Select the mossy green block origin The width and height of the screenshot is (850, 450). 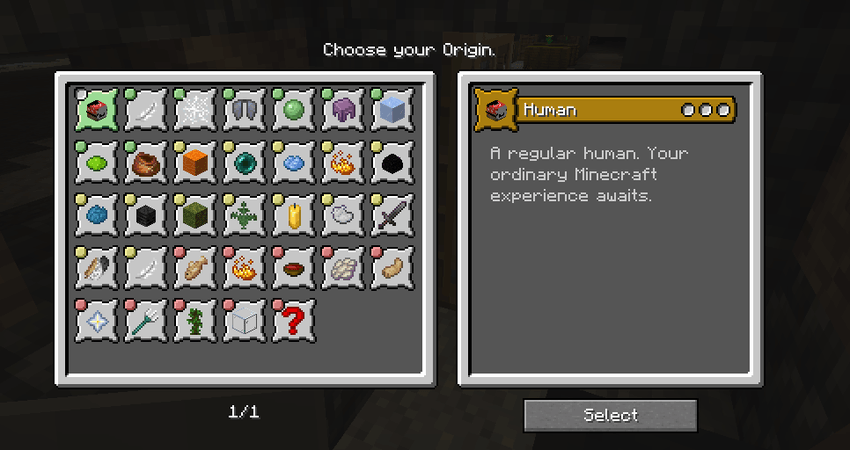click(196, 215)
